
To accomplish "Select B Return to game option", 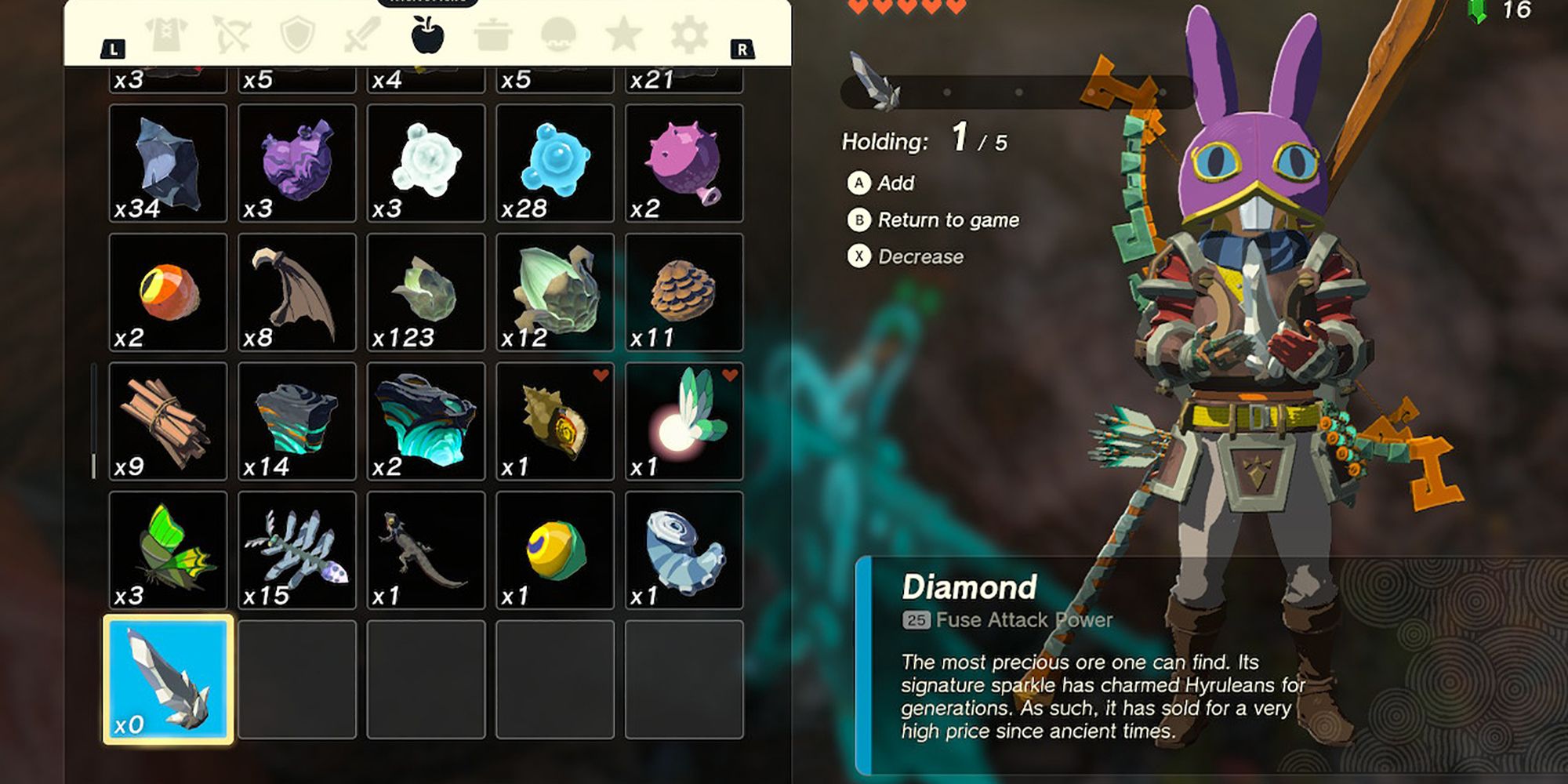I will tap(933, 220).
